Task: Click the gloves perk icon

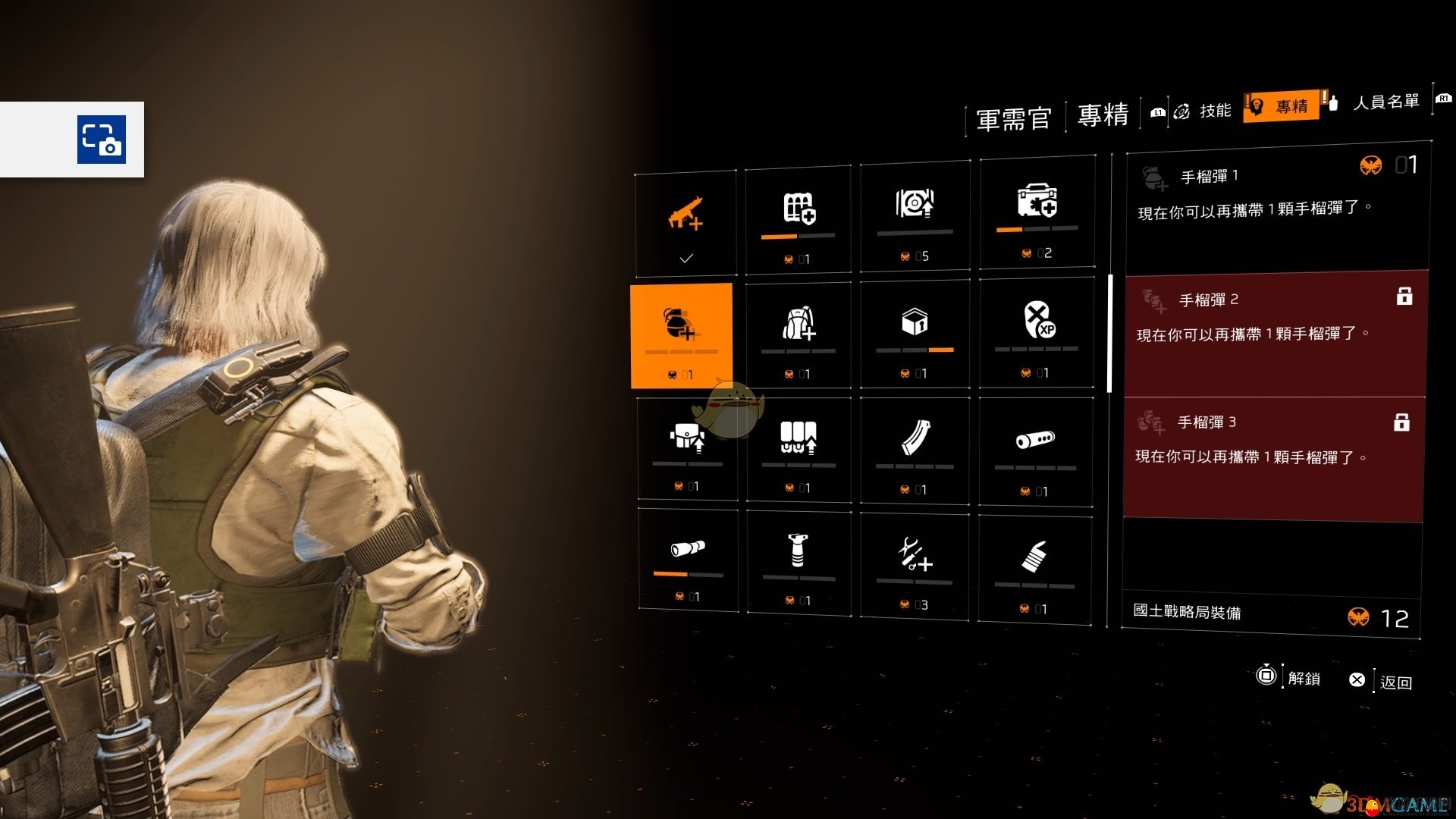Action: pos(1037,561)
